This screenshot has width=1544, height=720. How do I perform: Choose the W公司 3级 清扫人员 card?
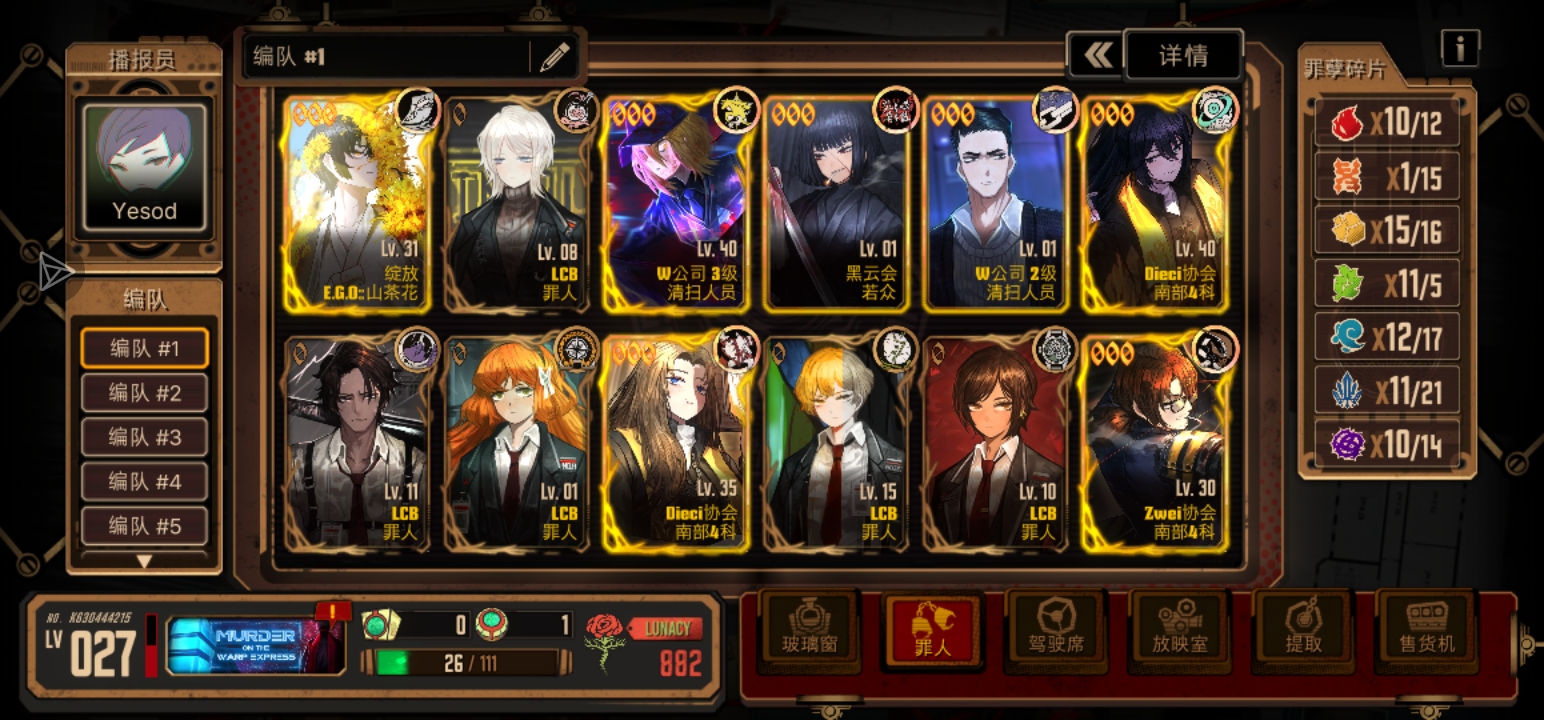tap(675, 205)
